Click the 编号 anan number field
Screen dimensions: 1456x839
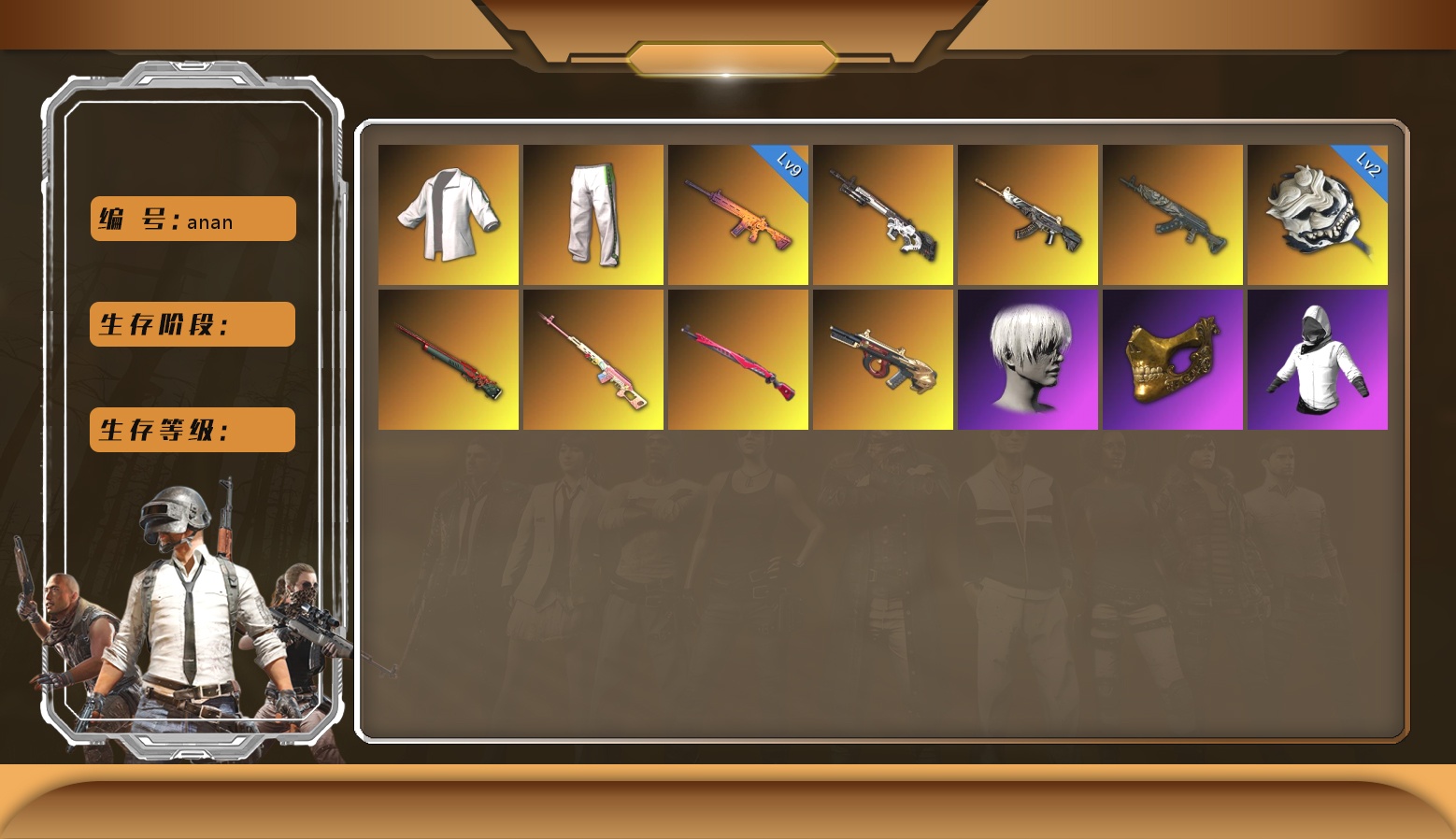pyautogui.click(x=193, y=219)
